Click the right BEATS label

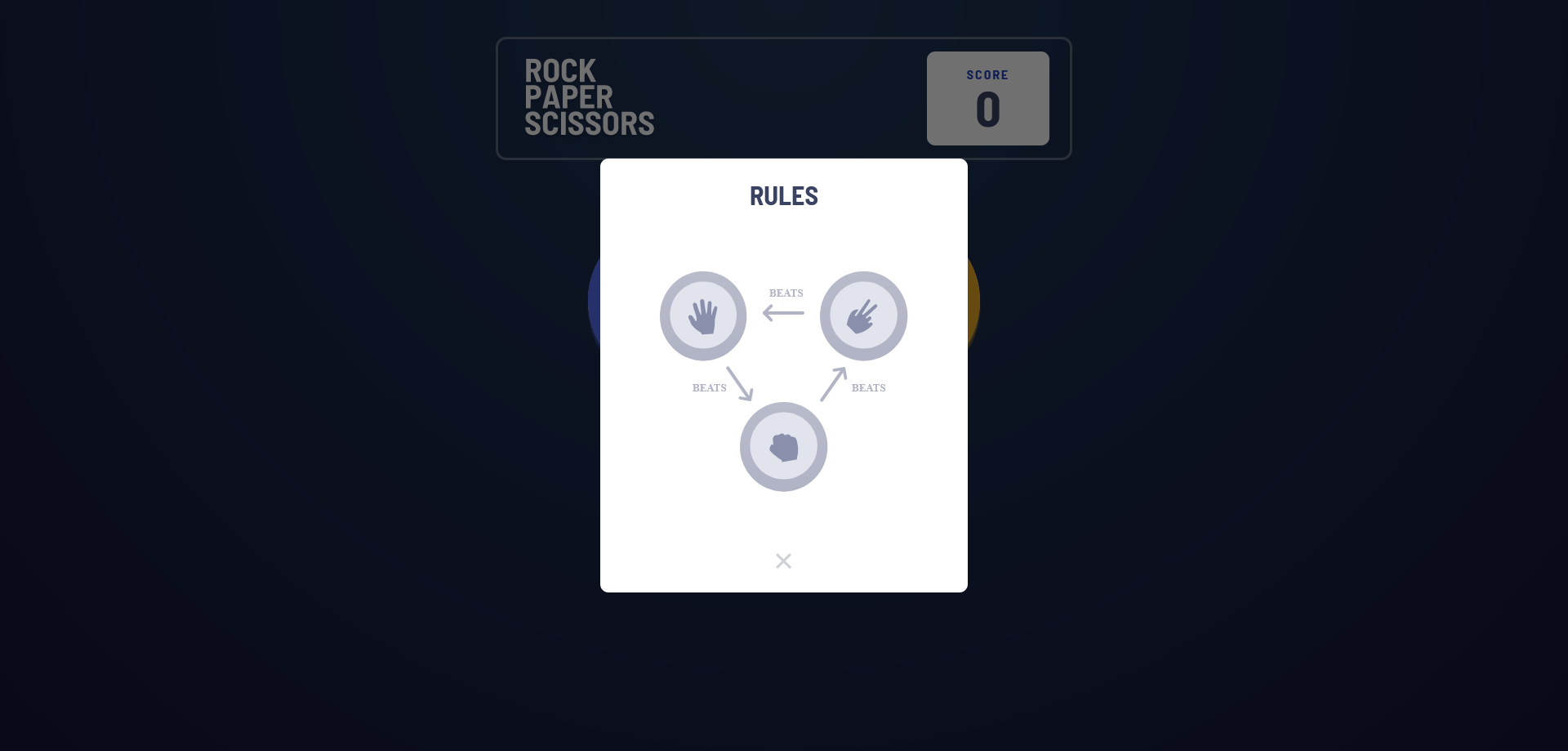[868, 388]
